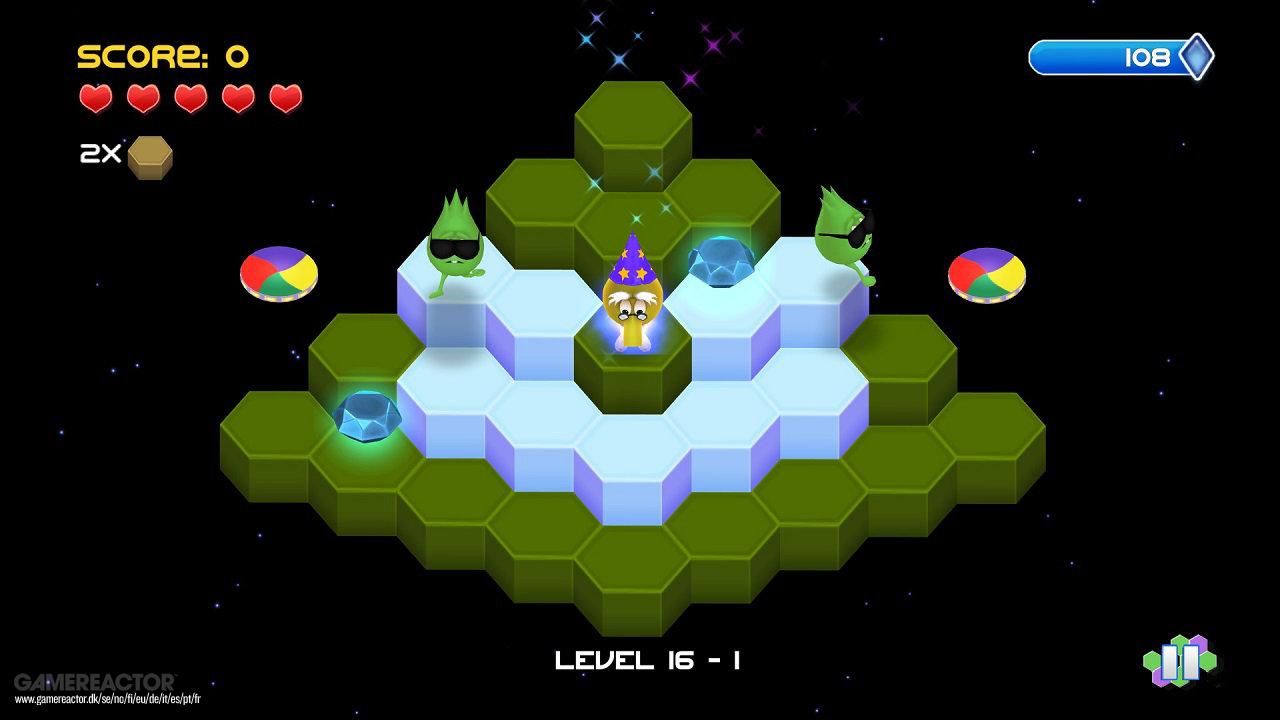Click the middle heart of the five lives
The image size is (1280, 720).
(x=191, y=100)
